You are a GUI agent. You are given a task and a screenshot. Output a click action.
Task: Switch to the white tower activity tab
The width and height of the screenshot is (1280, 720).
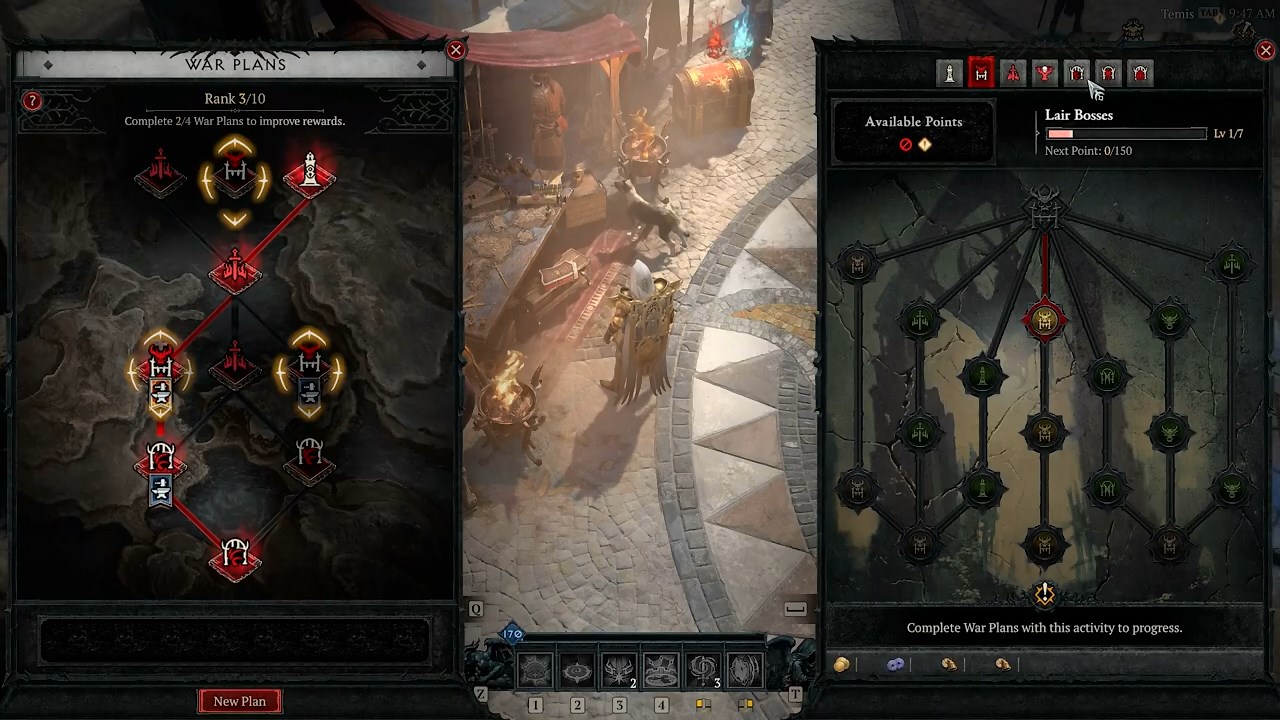tap(949, 73)
